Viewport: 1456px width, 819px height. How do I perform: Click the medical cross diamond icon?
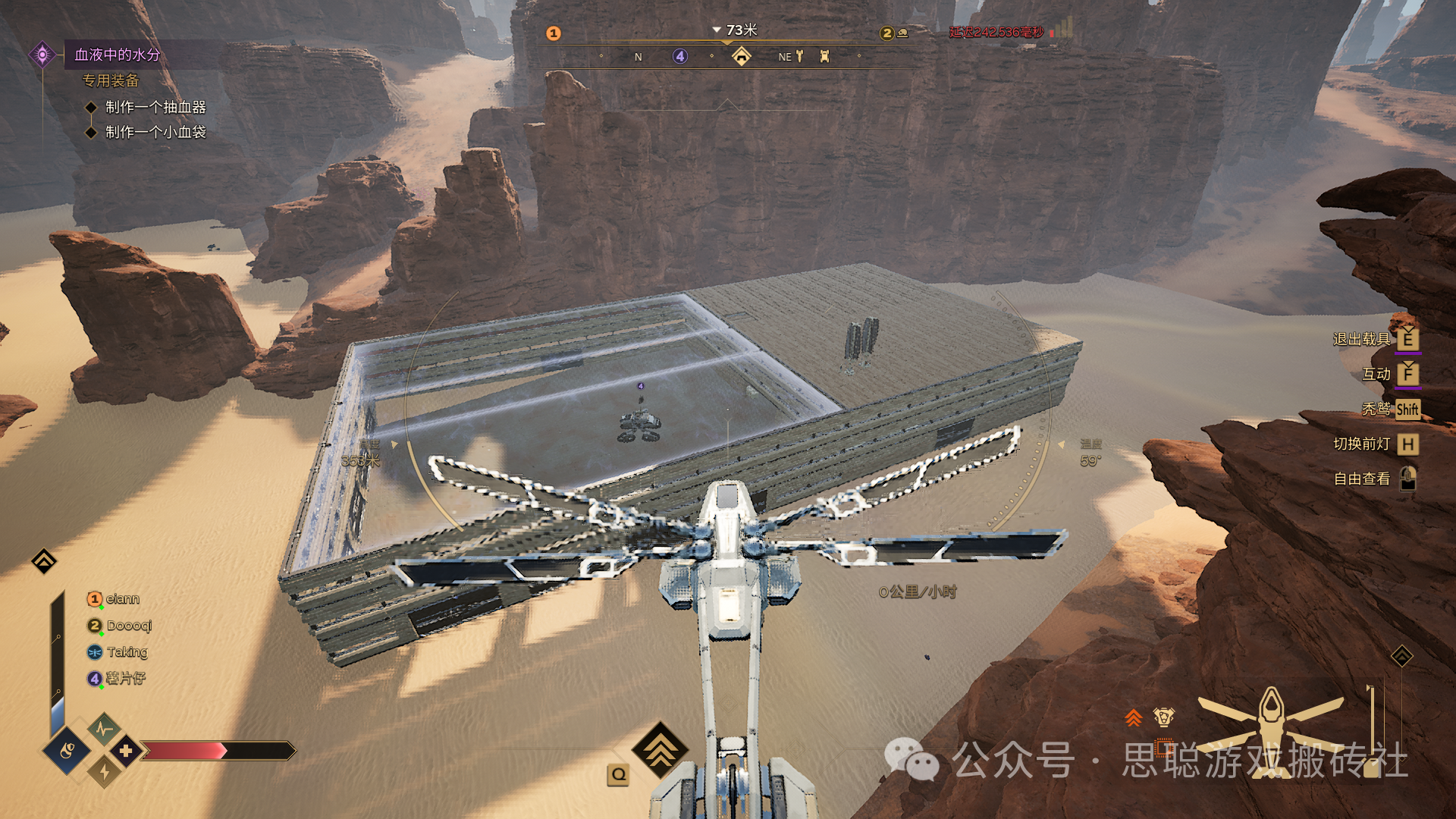126,751
